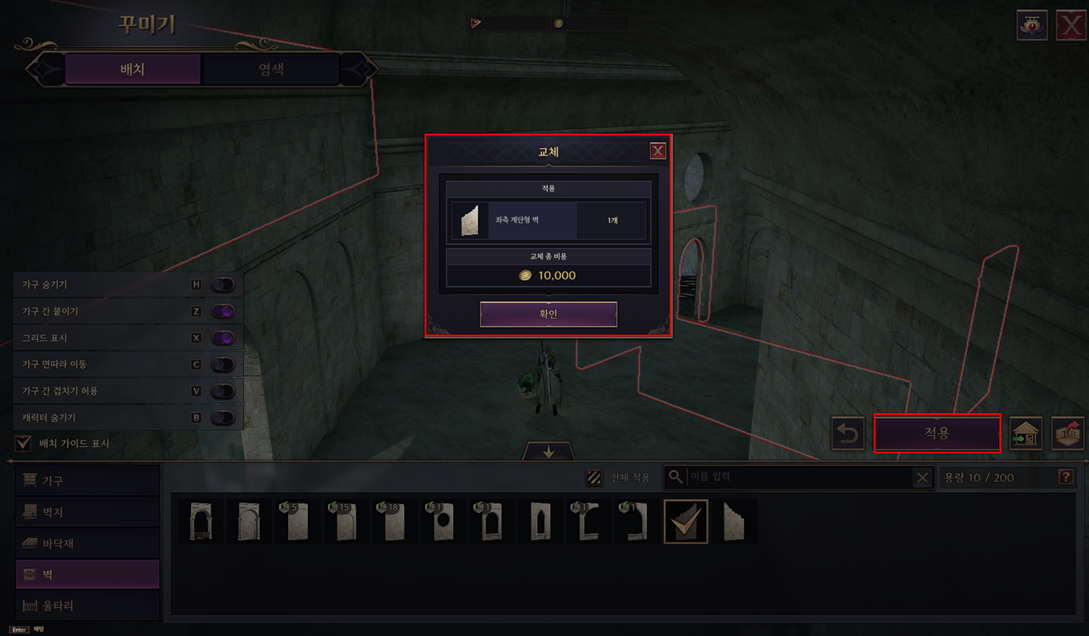Screen dimensions: 1089x636
Task: Confirm the replacement with 확인
Action: [548, 314]
